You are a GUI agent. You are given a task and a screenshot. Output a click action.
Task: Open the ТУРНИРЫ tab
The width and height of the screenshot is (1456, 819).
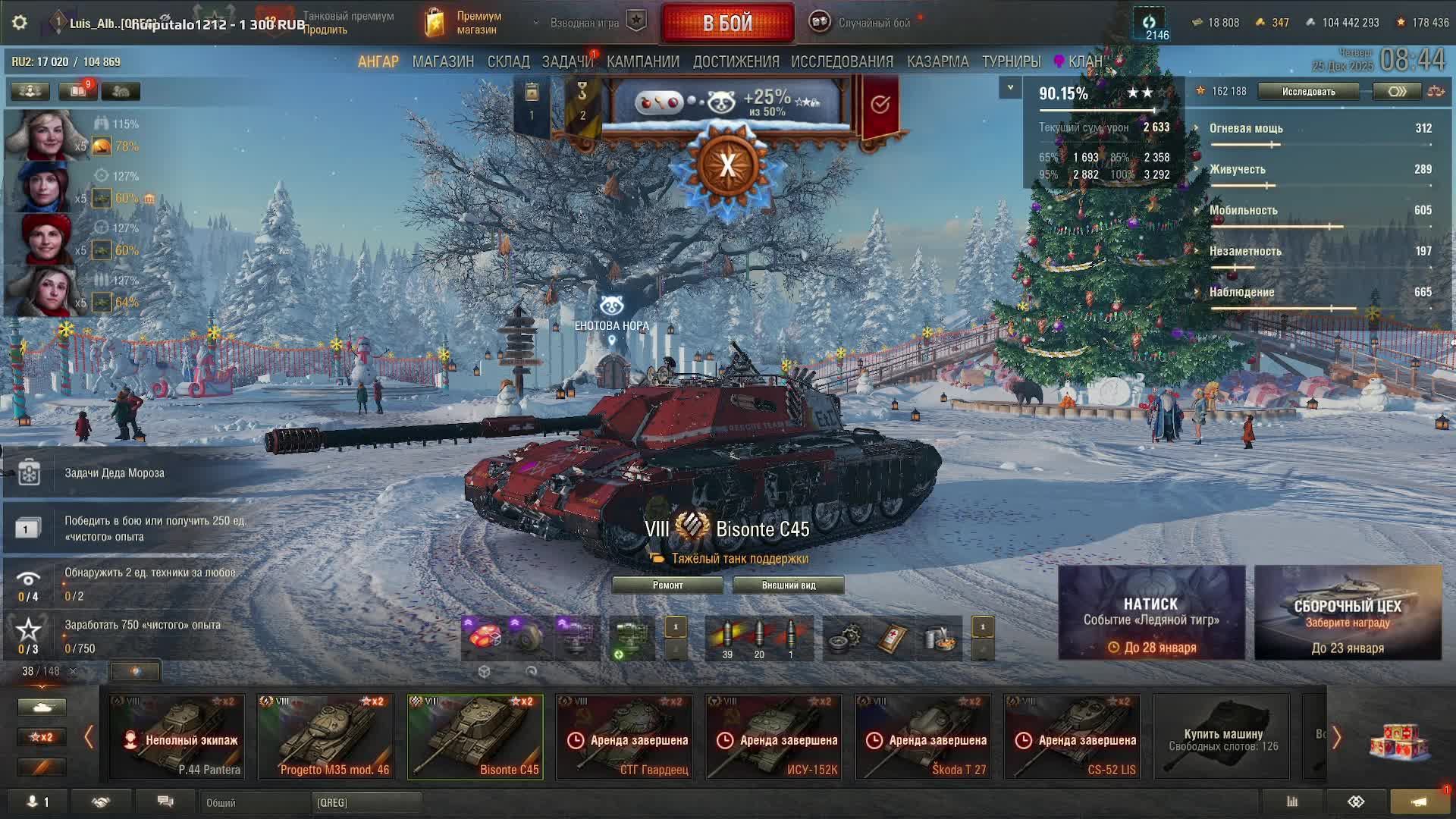click(x=1011, y=61)
